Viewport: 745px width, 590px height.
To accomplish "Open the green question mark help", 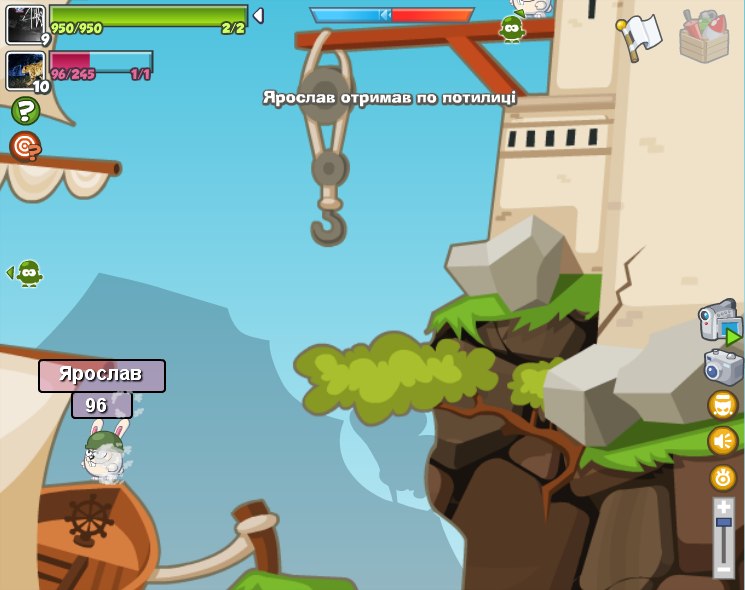I will coord(25,111).
